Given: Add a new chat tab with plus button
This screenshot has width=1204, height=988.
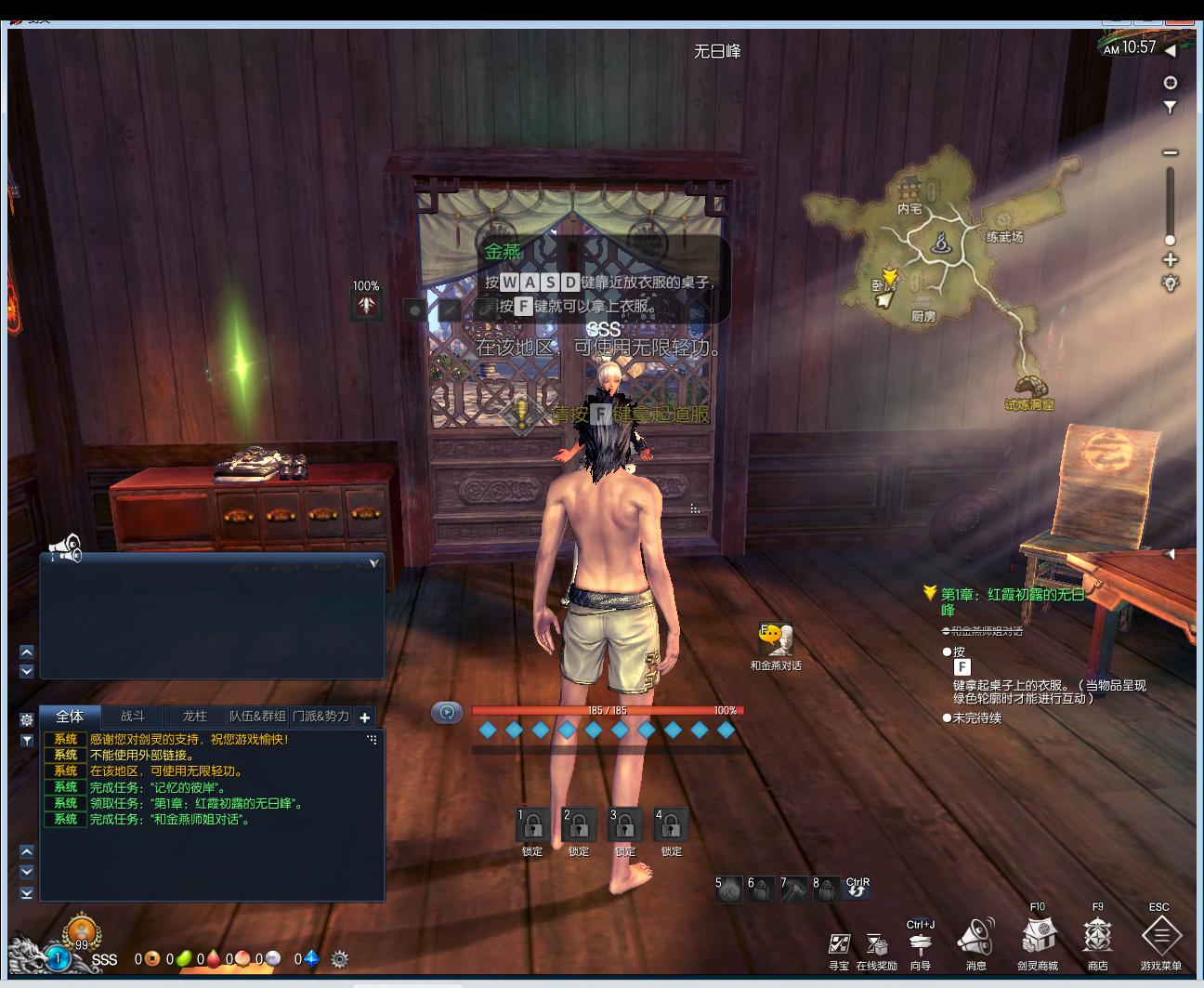Looking at the screenshot, I should point(365,718).
